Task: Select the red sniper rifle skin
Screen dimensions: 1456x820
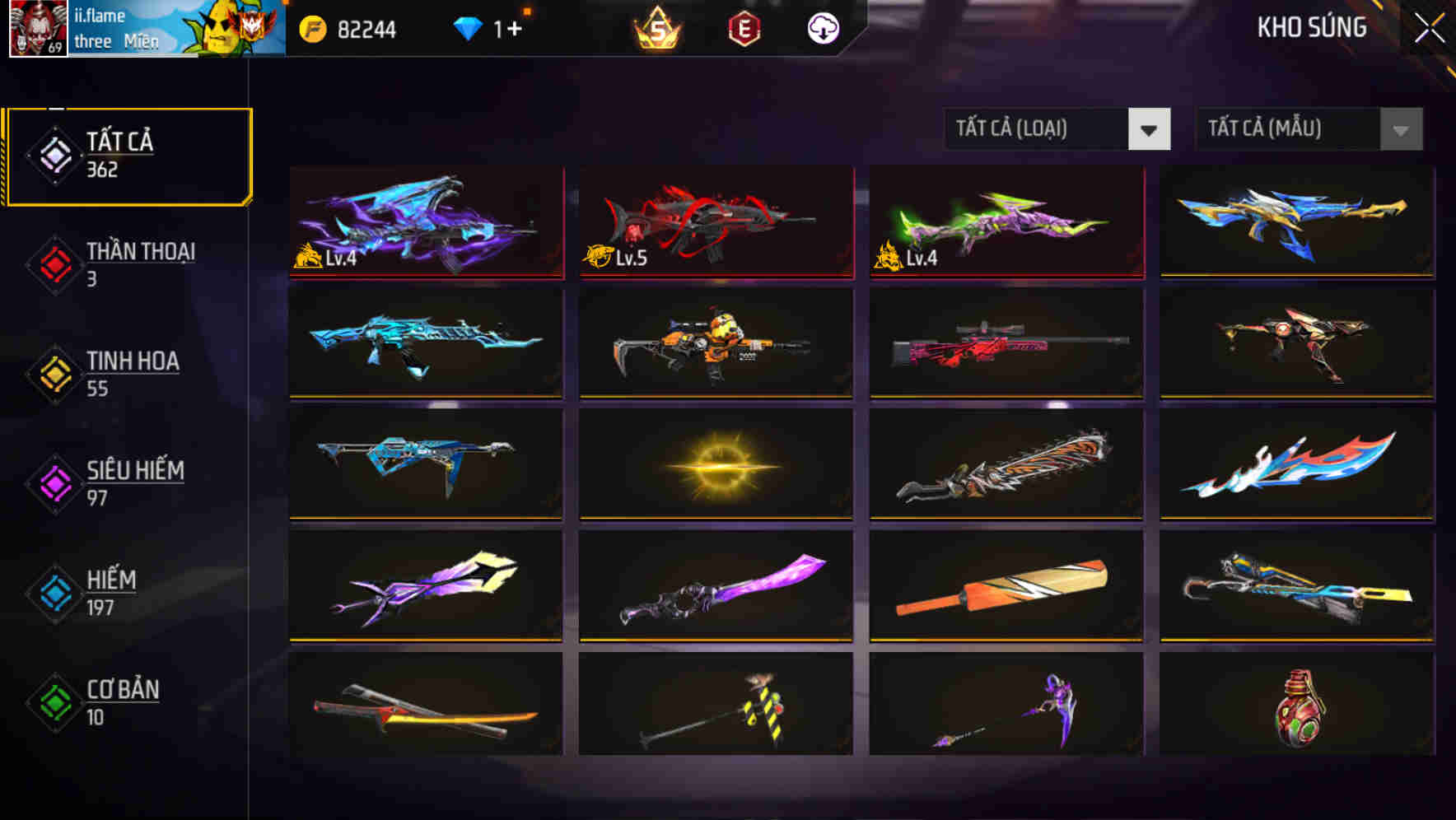Action: (x=1005, y=344)
